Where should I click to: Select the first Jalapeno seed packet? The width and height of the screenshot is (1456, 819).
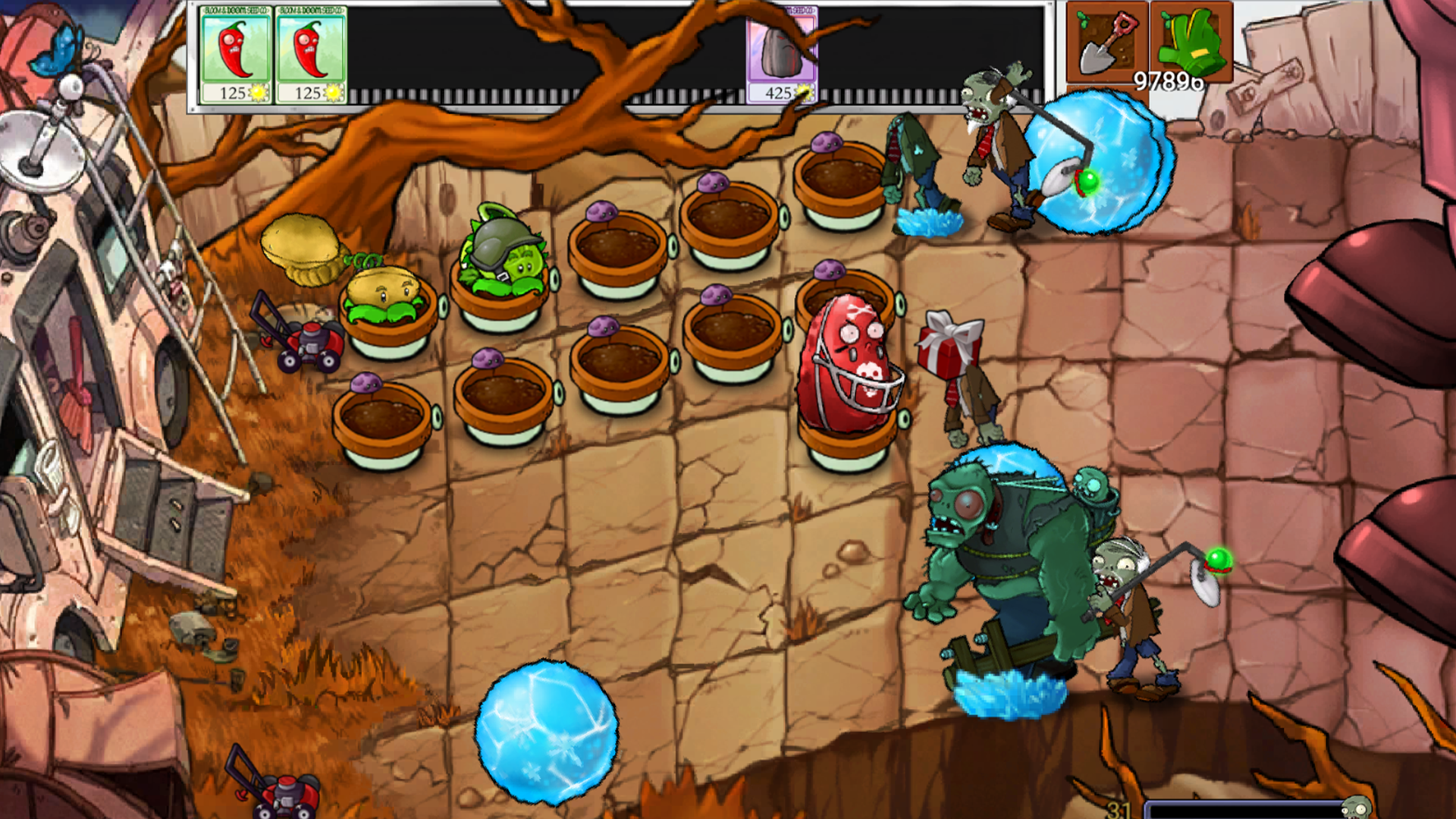[234, 53]
